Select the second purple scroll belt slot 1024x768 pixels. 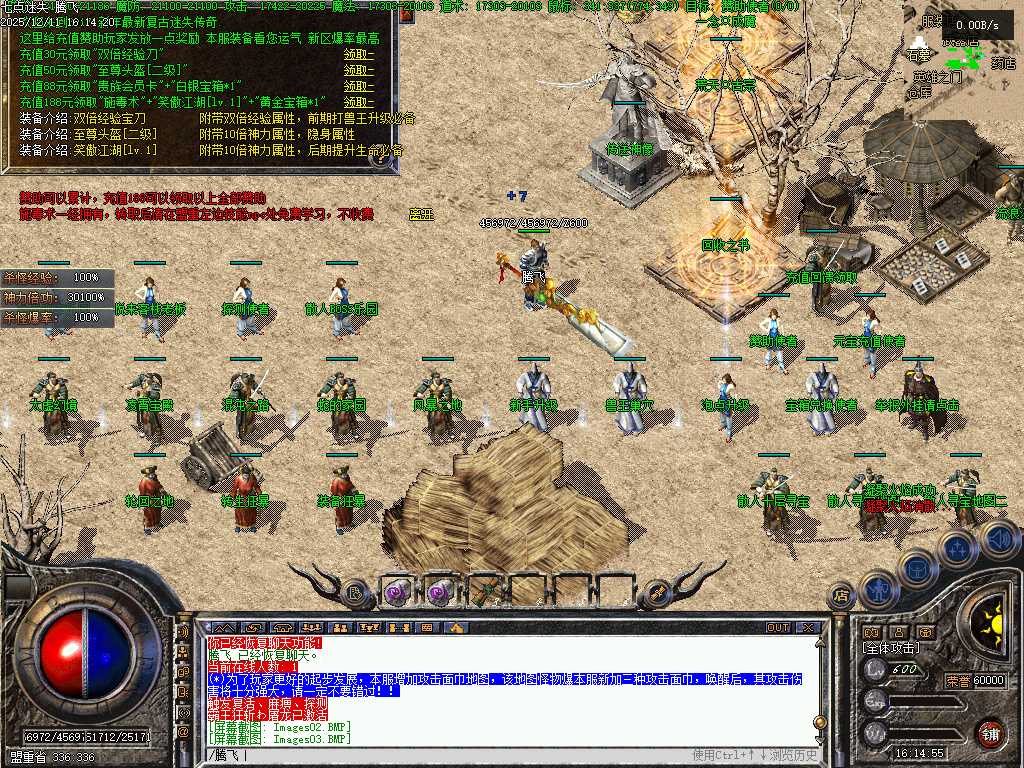tap(440, 592)
